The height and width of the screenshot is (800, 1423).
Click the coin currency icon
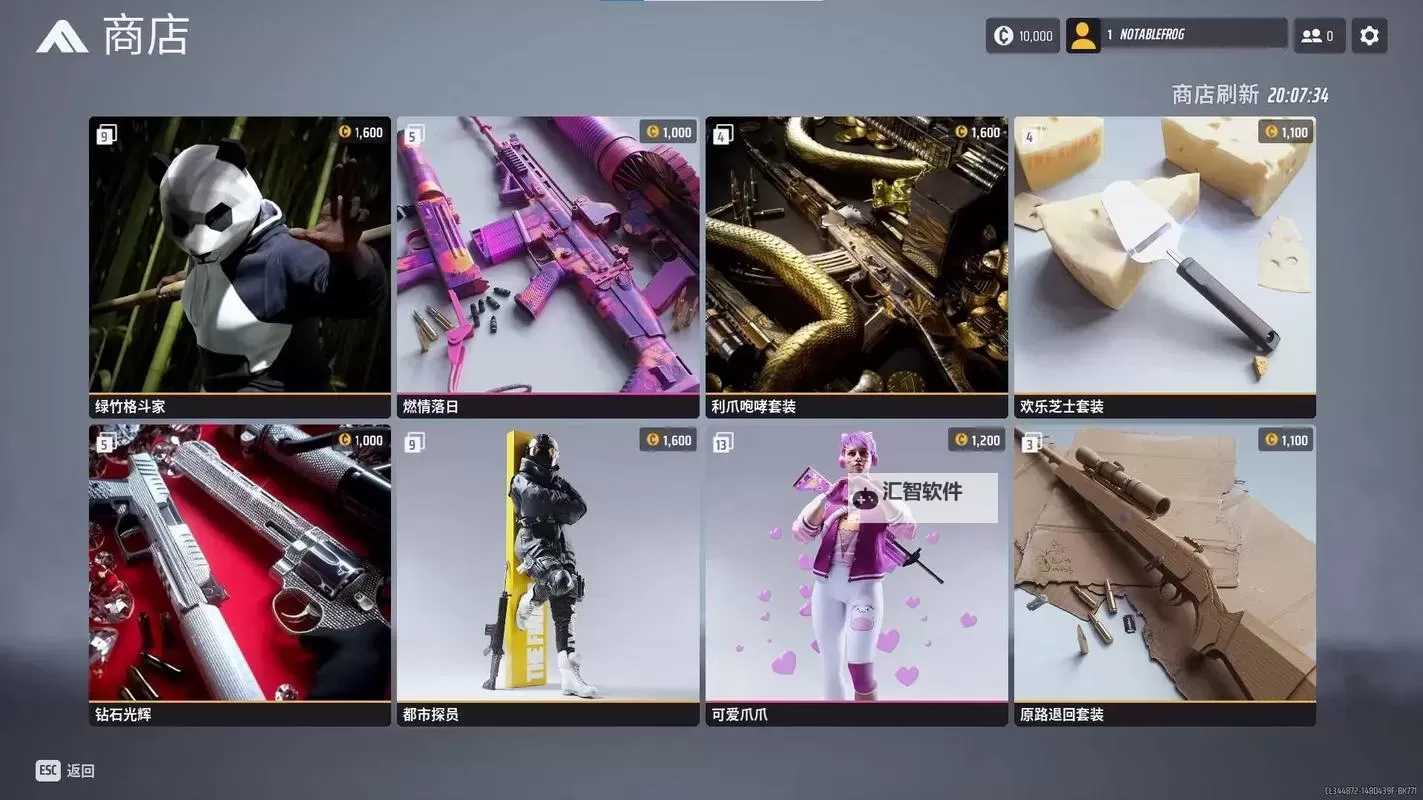(1001, 33)
